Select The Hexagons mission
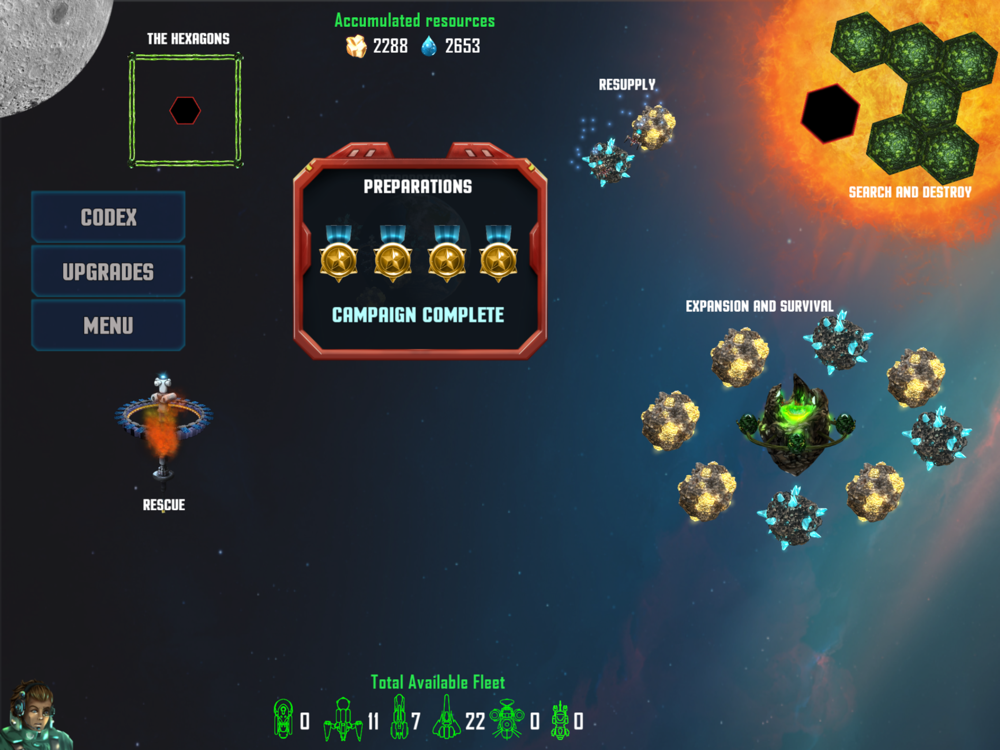Viewport: 1000px width, 750px height. pos(185,110)
